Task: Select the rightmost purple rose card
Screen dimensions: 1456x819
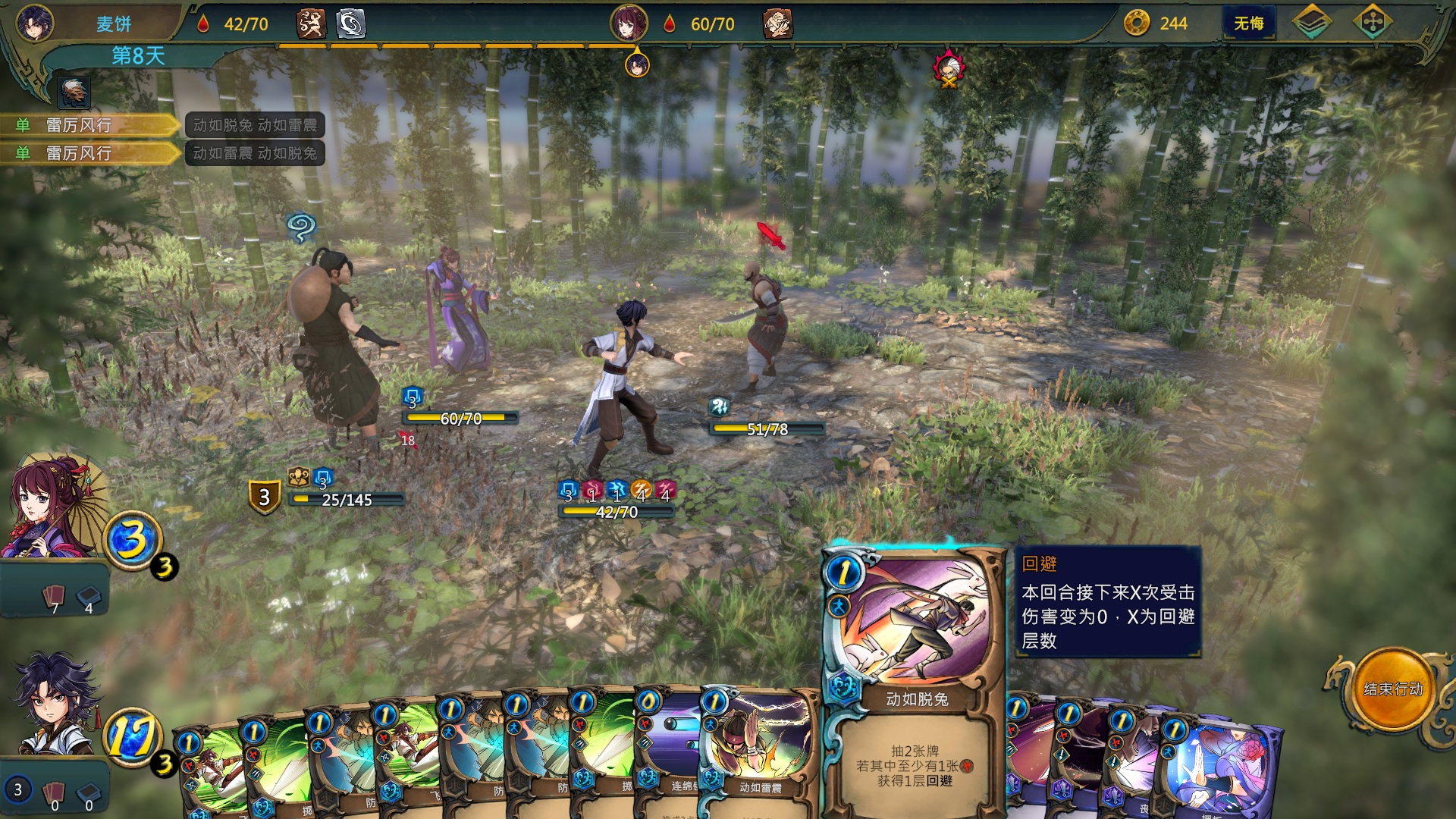Action: [x=1221, y=766]
